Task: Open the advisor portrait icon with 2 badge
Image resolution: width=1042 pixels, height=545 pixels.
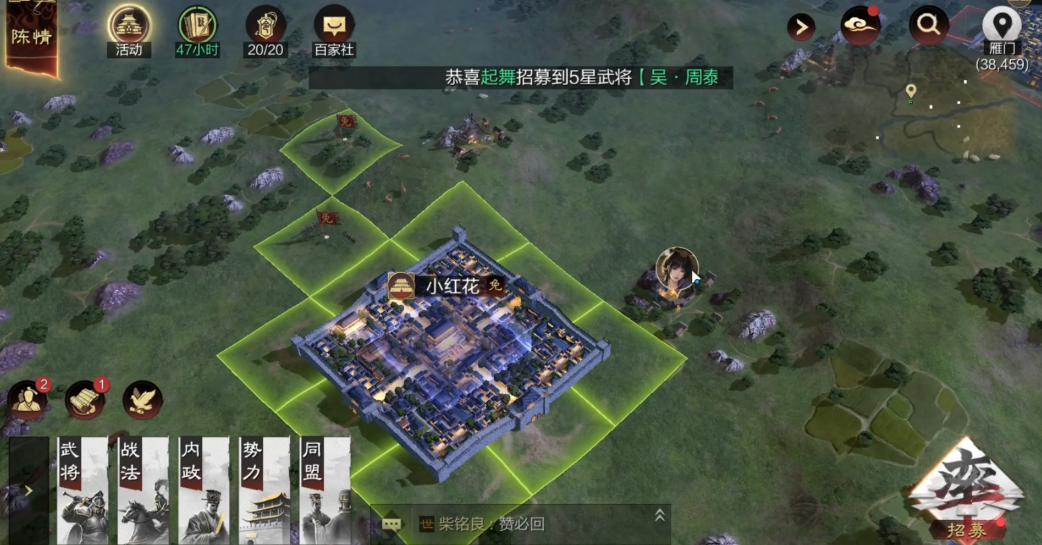Action: (27, 400)
